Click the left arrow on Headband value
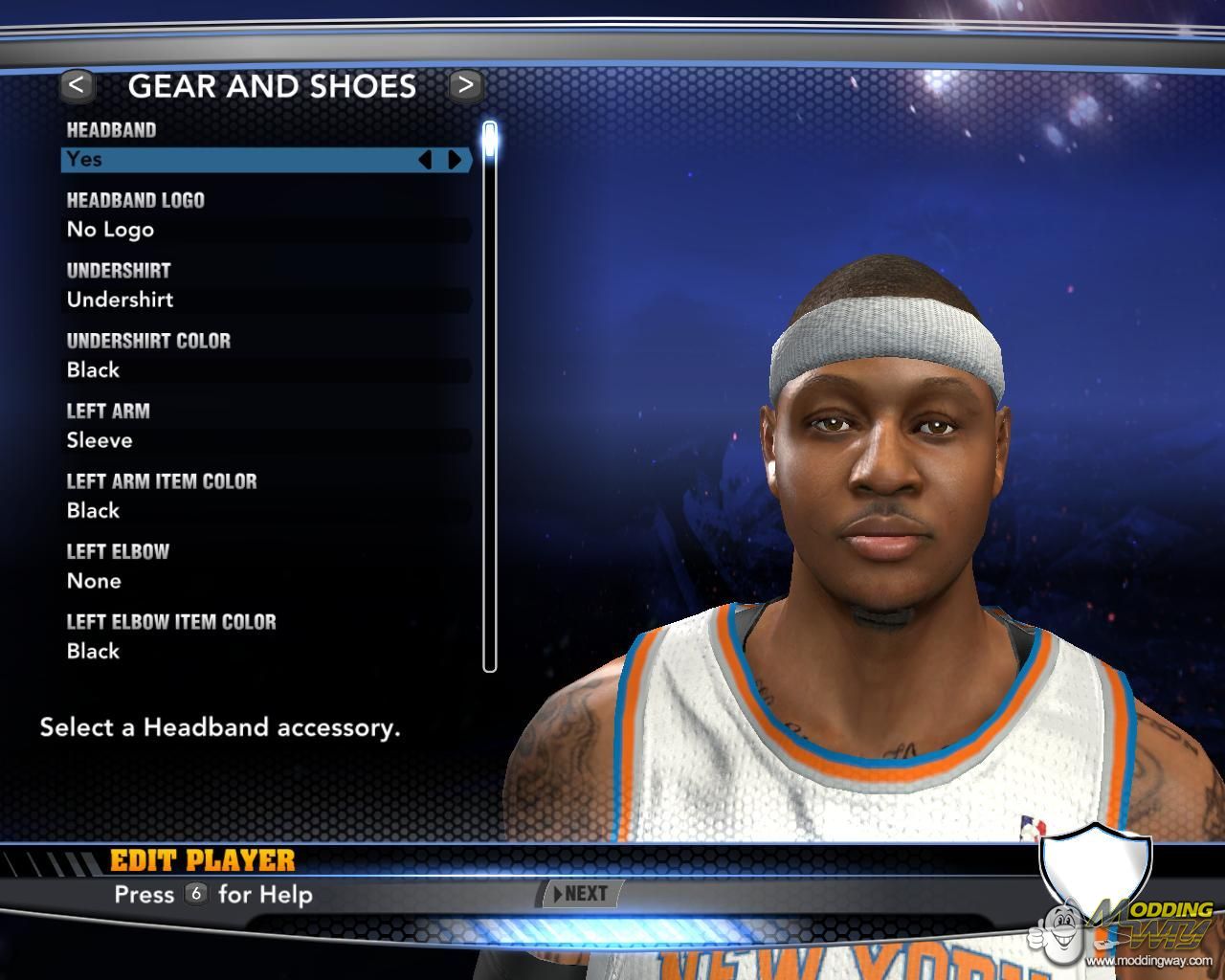Viewport: 1225px width, 980px height. 426,160
